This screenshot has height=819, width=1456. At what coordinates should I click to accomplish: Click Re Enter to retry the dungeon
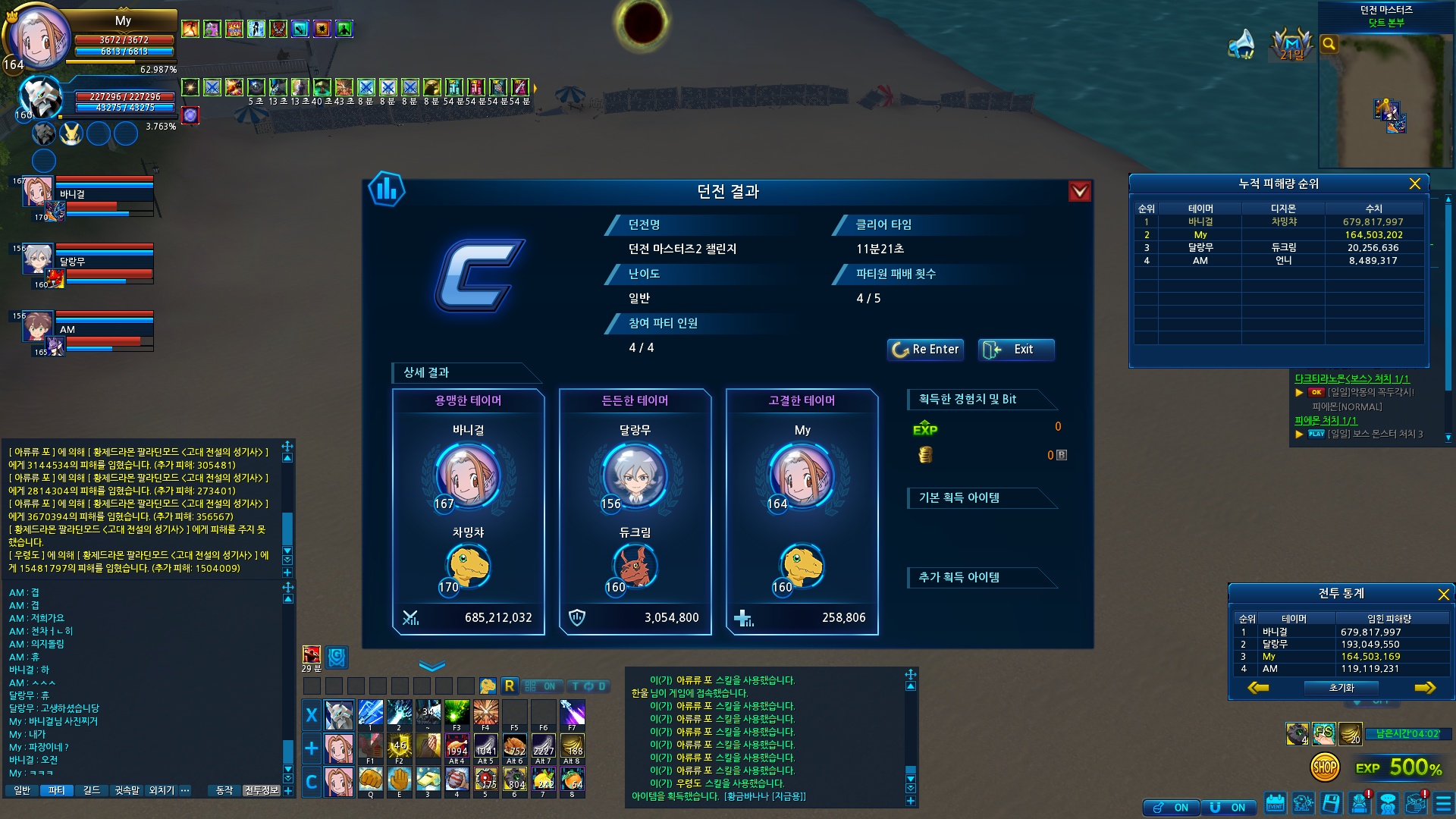tap(925, 350)
